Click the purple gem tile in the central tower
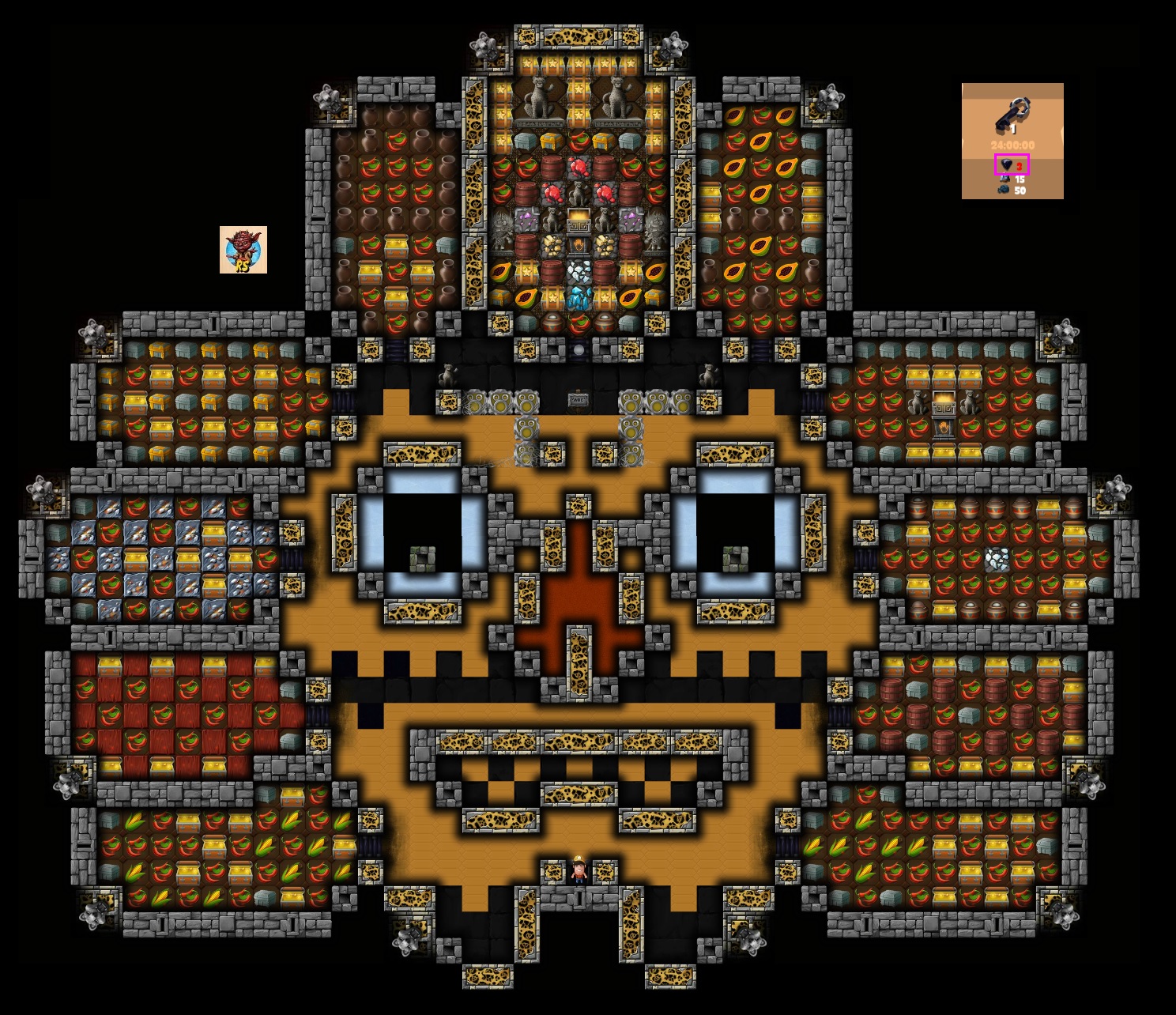 (527, 218)
